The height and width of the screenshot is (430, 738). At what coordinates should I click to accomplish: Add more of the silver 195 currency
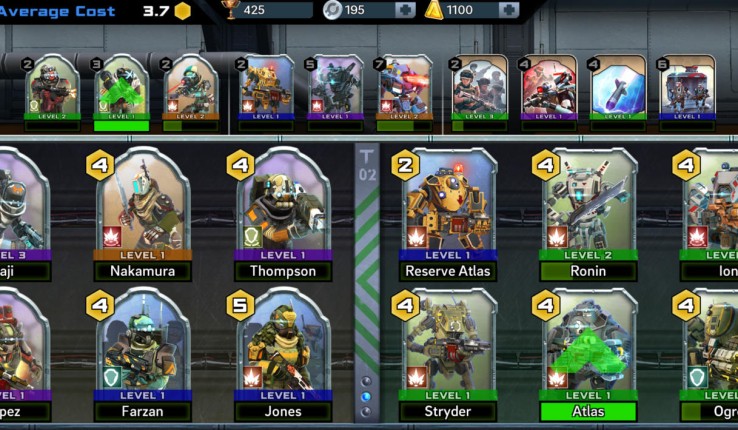tap(405, 11)
